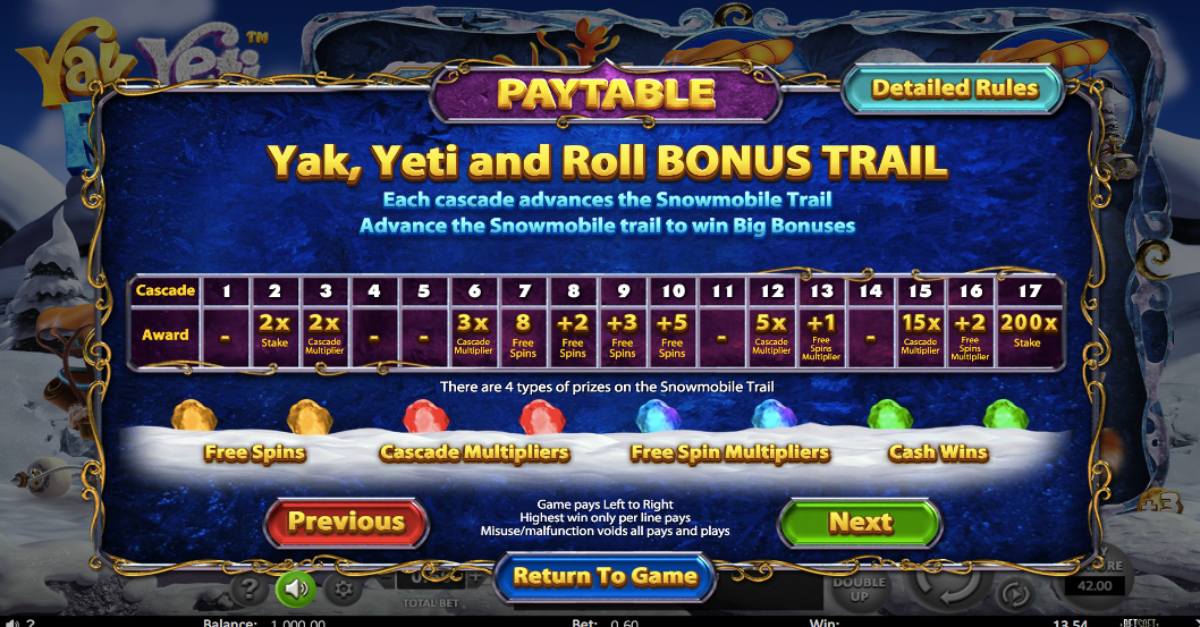Open the gear settings icon

[343, 589]
